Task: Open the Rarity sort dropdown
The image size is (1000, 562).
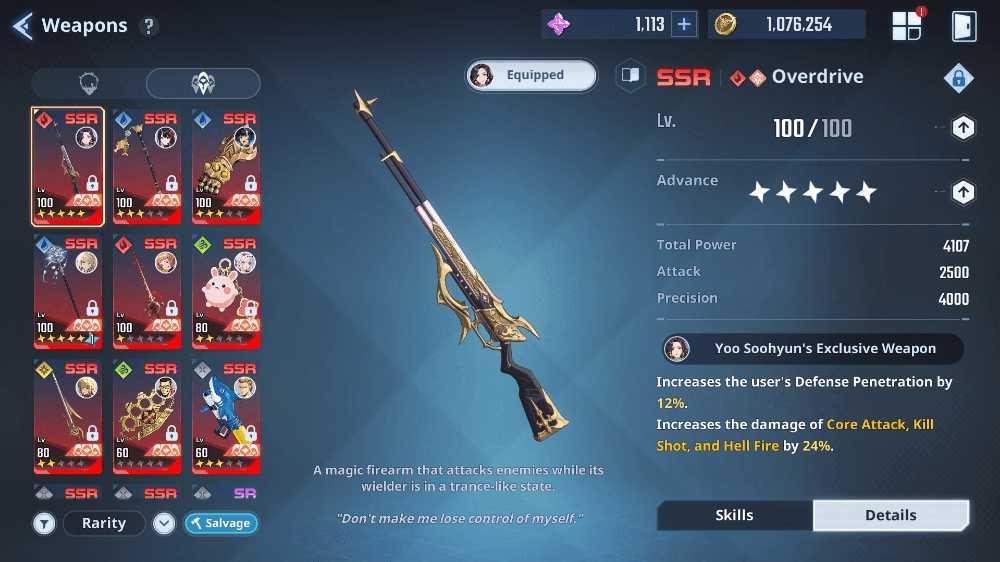Action: 104,523
